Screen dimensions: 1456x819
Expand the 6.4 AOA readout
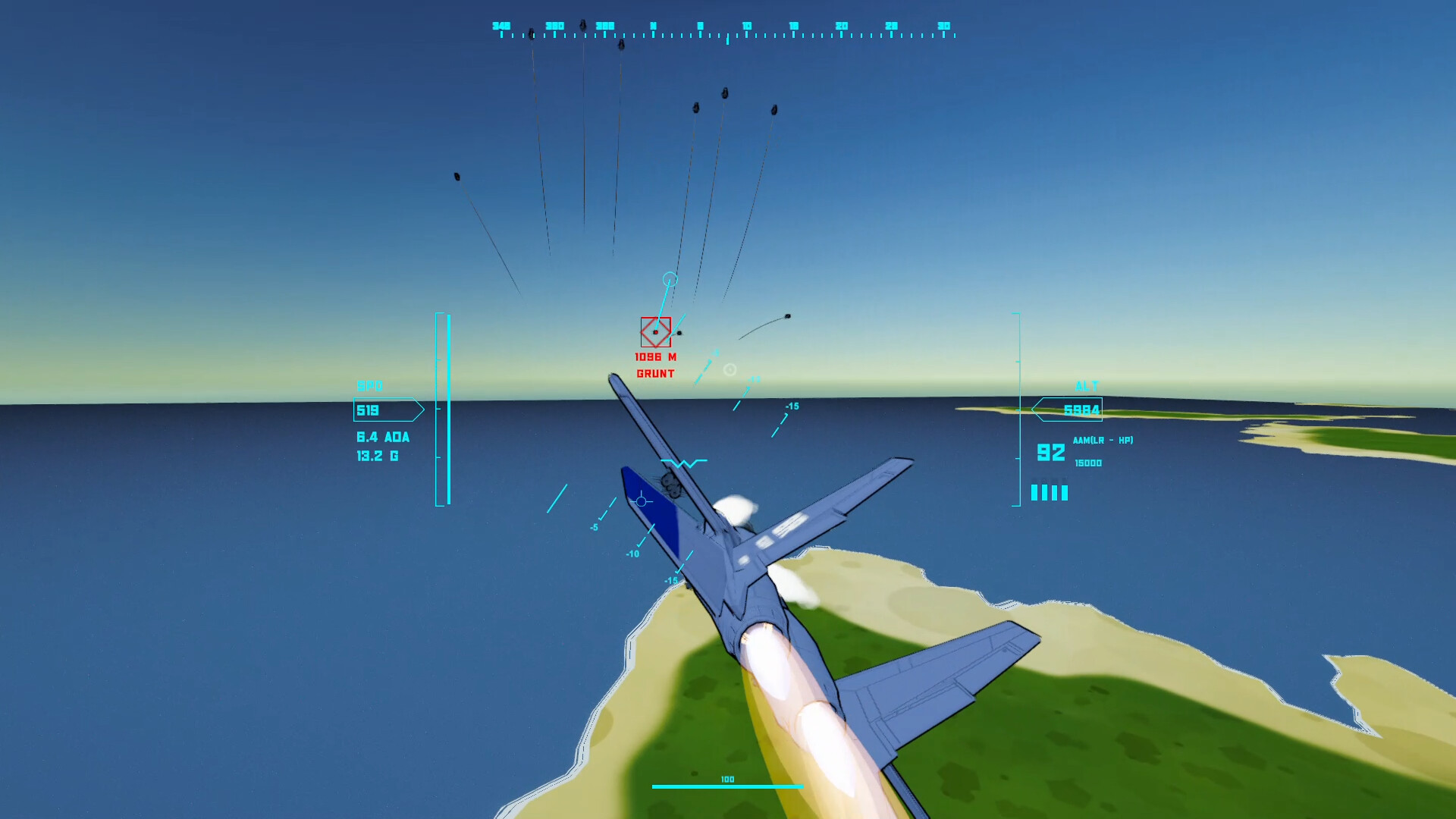coord(381,437)
